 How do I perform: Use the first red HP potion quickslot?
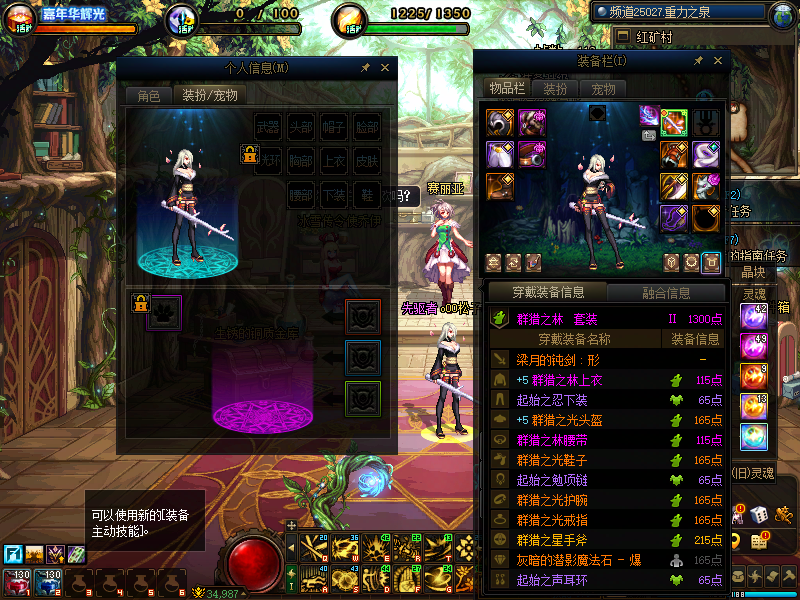pyautogui.click(x=18, y=582)
